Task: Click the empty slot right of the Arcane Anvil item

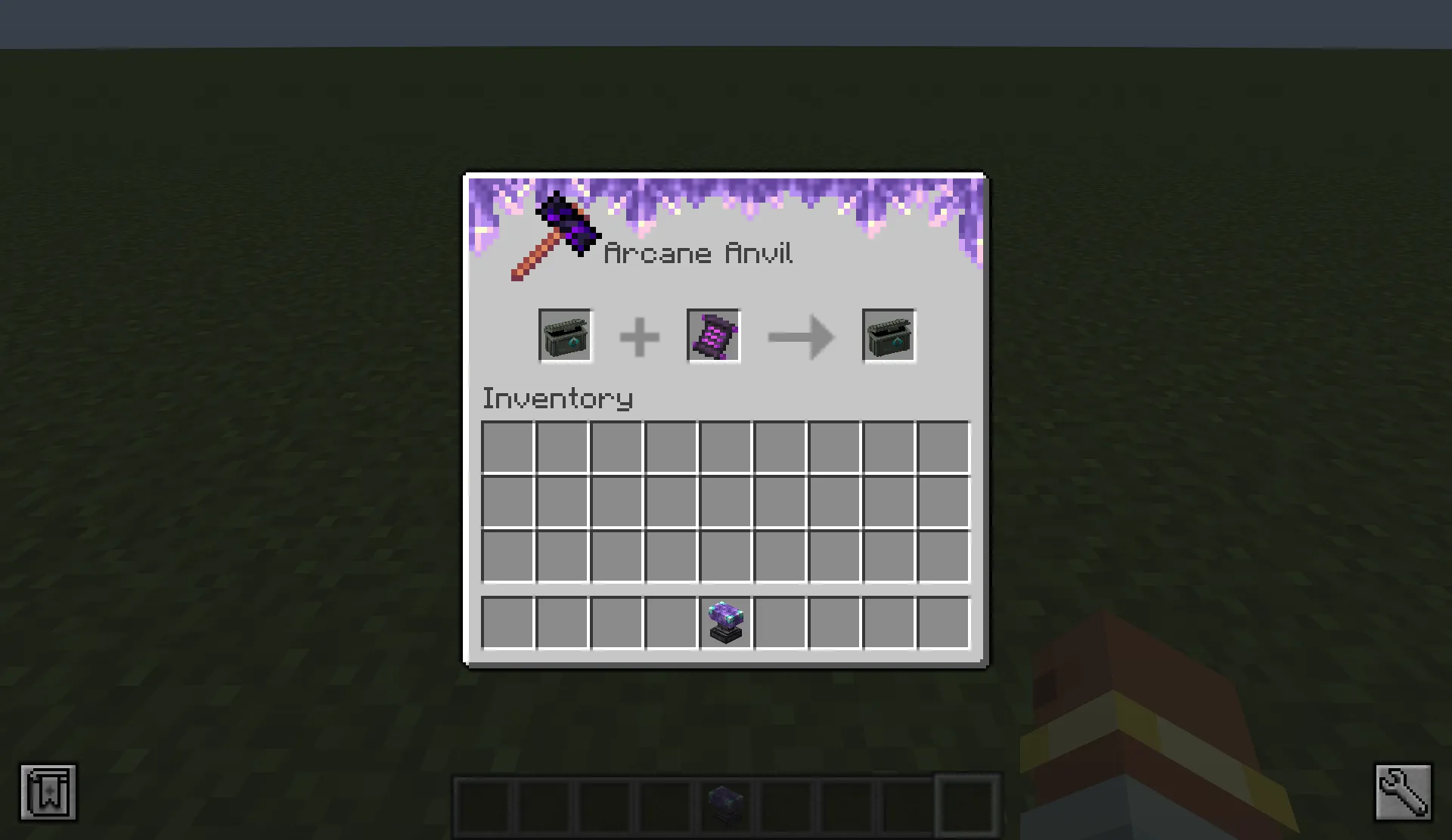Action: tap(780, 622)
